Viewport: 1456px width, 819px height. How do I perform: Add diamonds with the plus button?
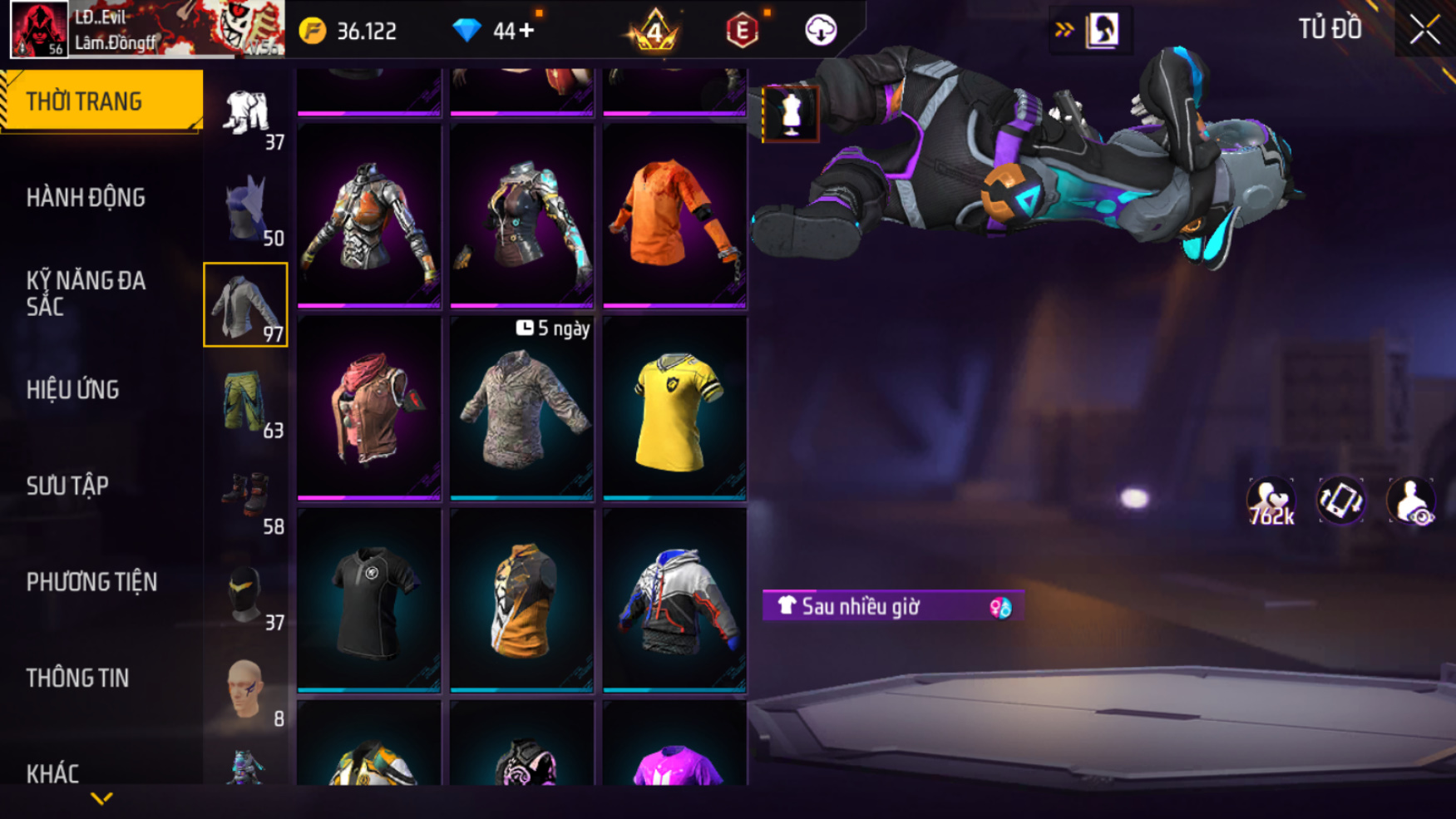coord(526,31)
